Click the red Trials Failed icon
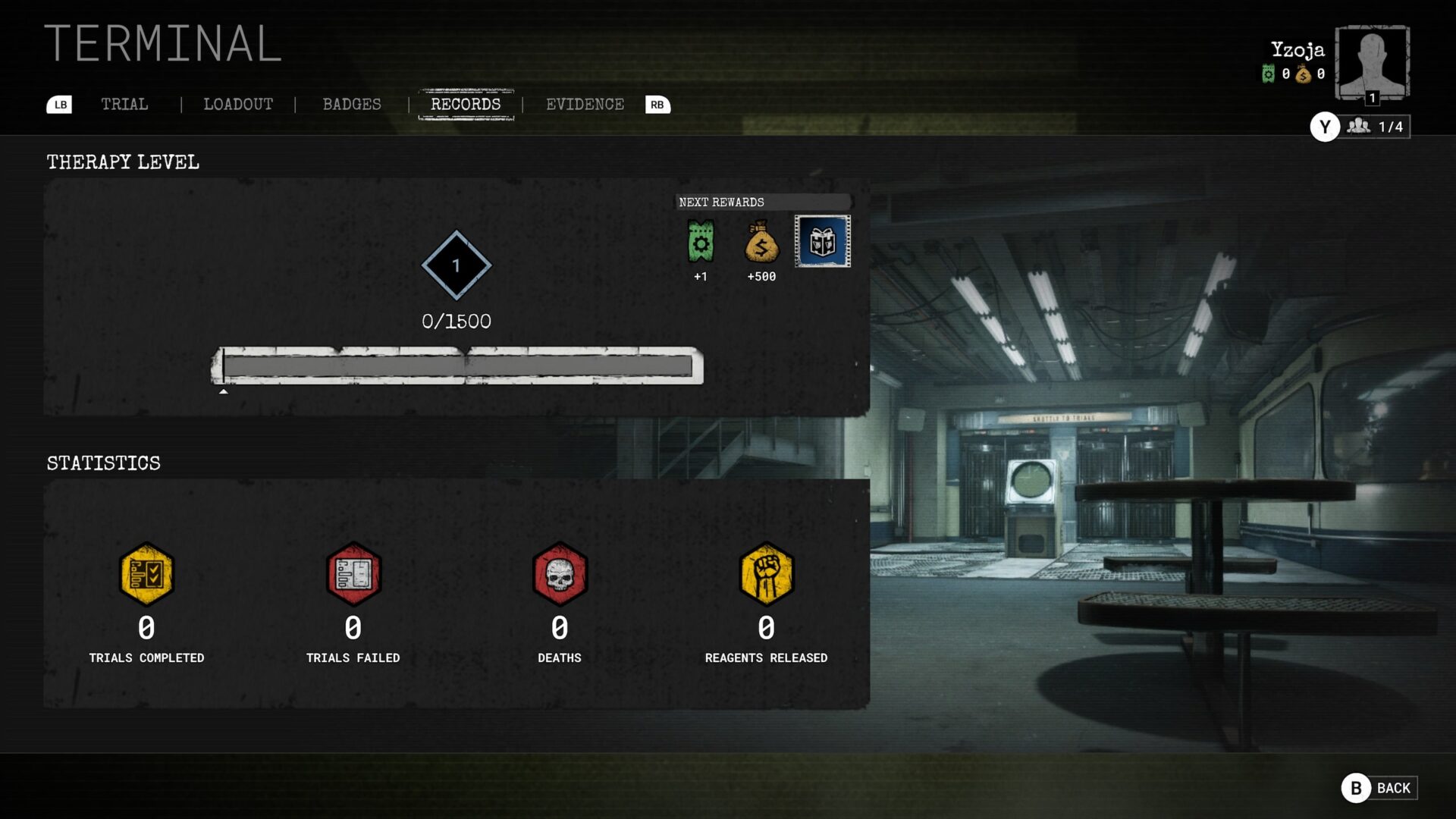The image size is (1456, 819). (353, 574)
